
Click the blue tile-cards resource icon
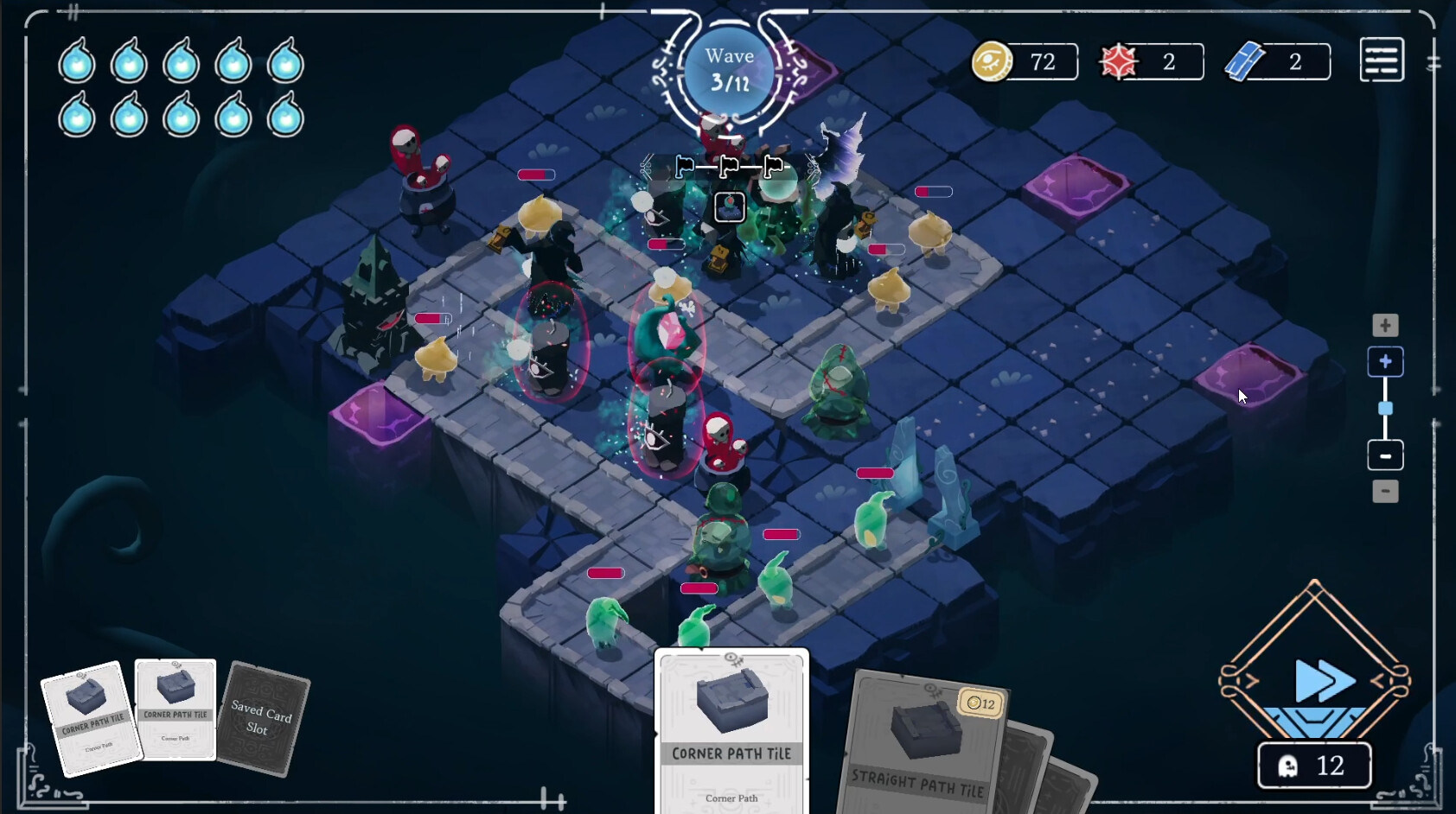point(1247,60)
